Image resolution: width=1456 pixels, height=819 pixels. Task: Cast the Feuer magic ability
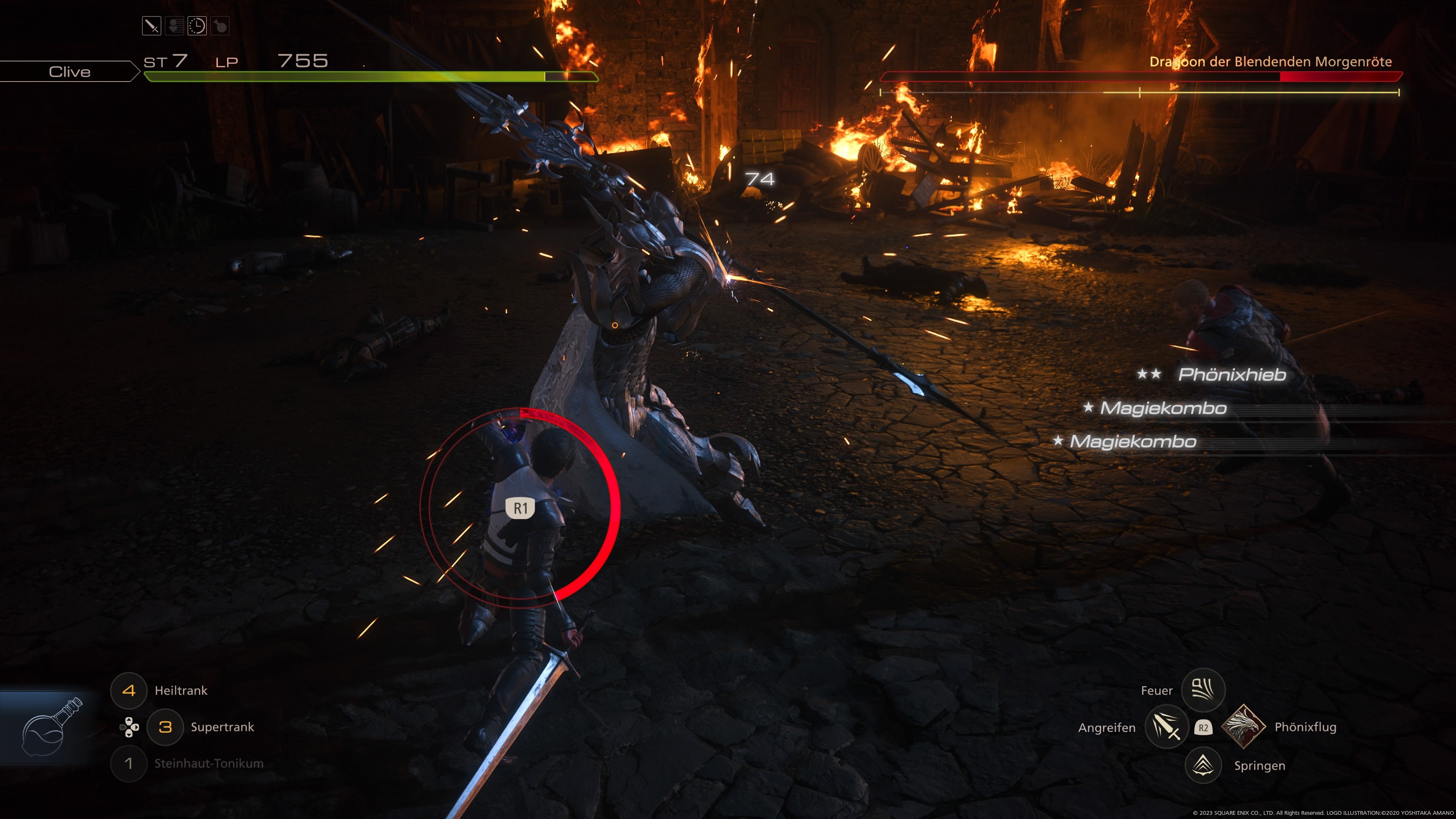(x=1203, y=690)
